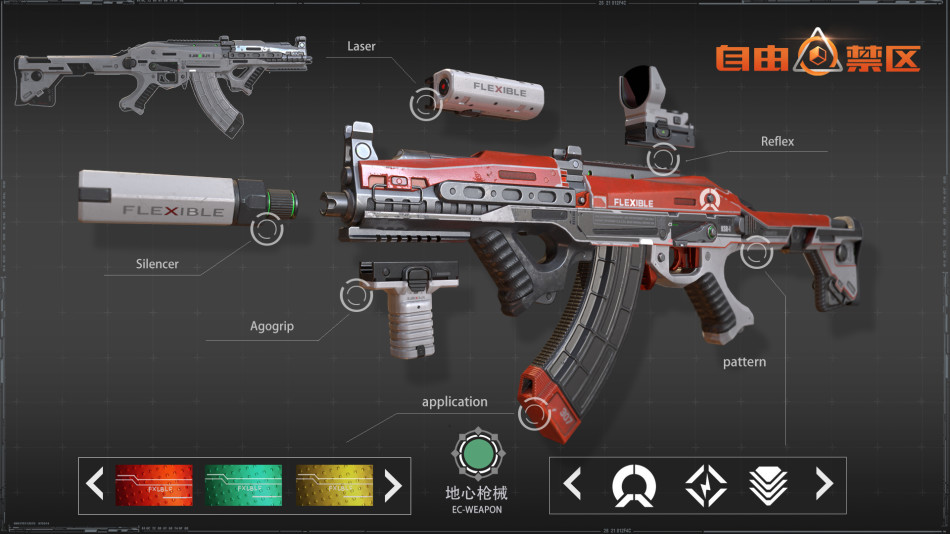Go to previous pattern with the left arrow
Viewport: 950px width, 534px height.
pos(573,485)
